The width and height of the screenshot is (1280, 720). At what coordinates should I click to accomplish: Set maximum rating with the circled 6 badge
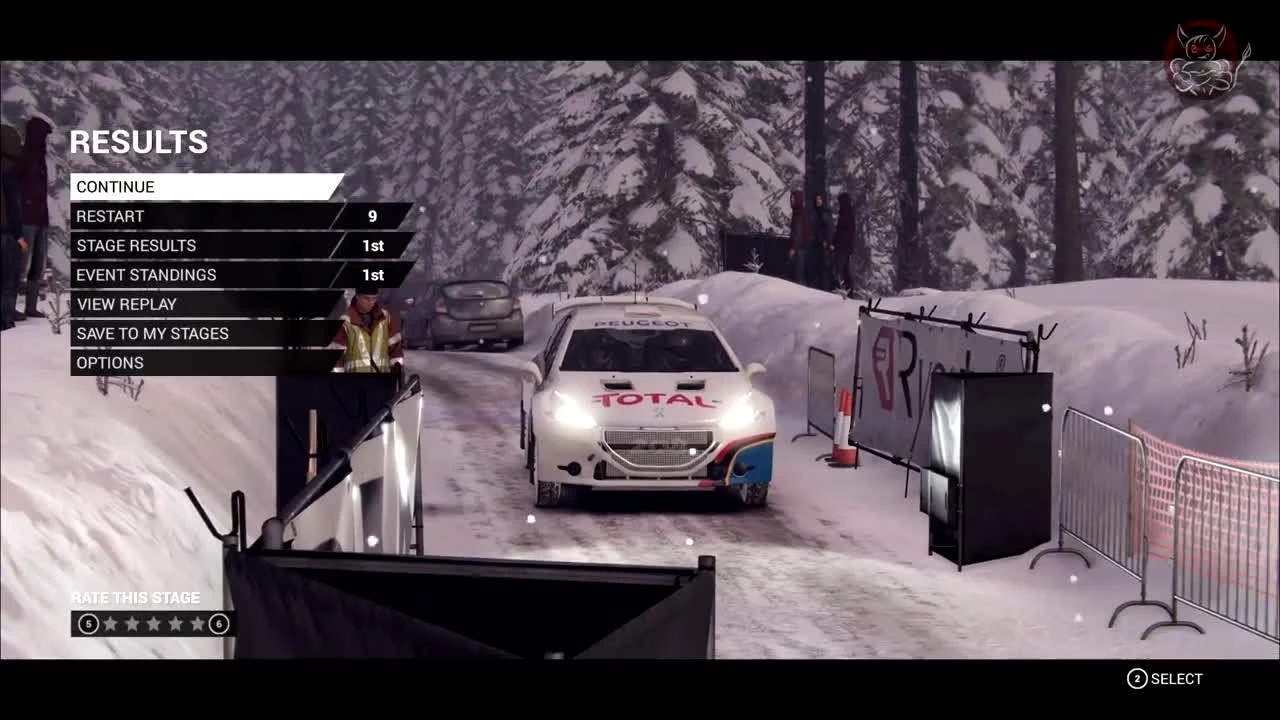218,623
